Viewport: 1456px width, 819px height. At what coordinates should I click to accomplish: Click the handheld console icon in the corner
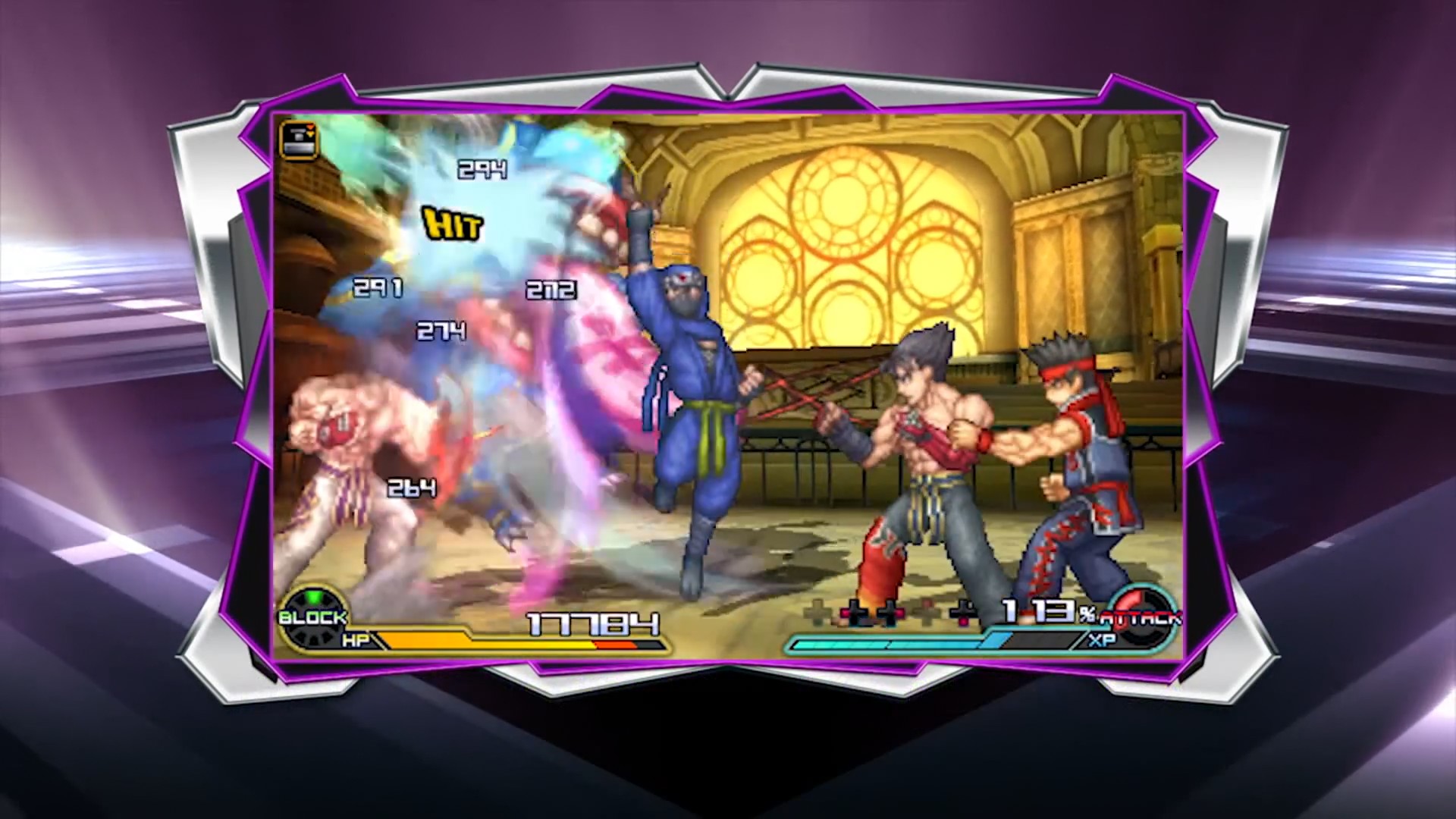click(x=299, y=140)
